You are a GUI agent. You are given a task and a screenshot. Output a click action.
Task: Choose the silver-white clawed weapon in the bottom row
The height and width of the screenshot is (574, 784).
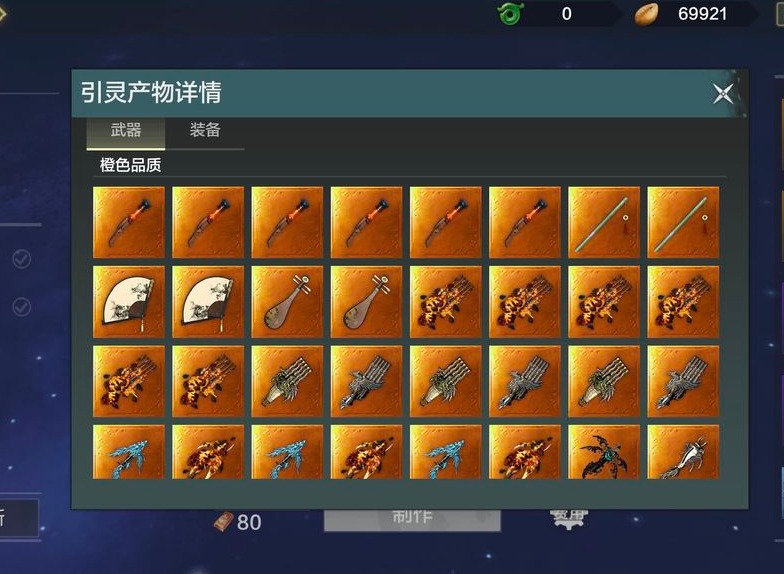[x=683, y=453]
